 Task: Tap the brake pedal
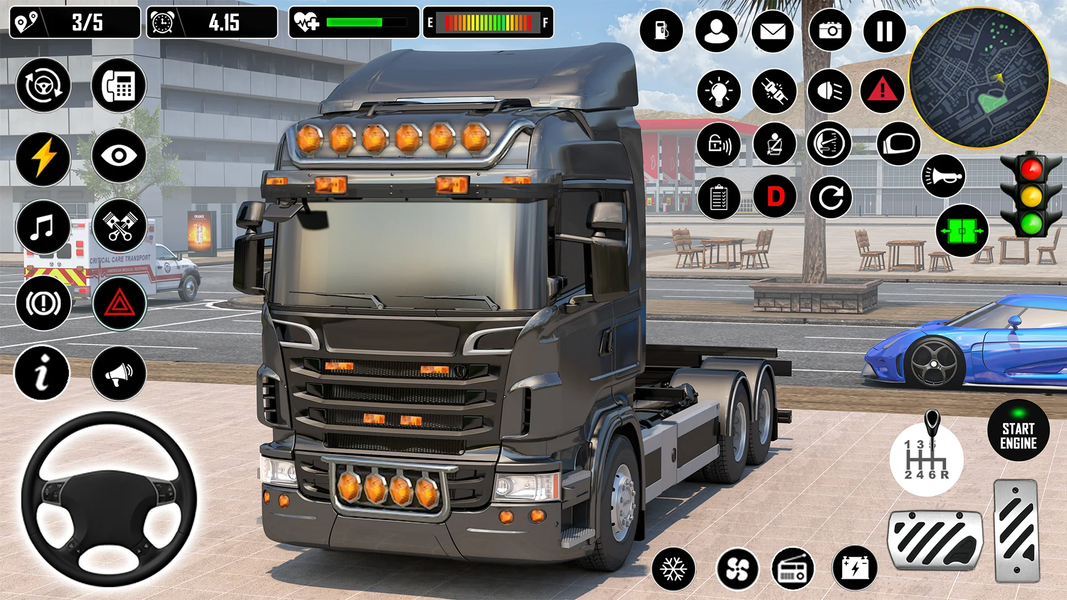(x=935, y=541)
